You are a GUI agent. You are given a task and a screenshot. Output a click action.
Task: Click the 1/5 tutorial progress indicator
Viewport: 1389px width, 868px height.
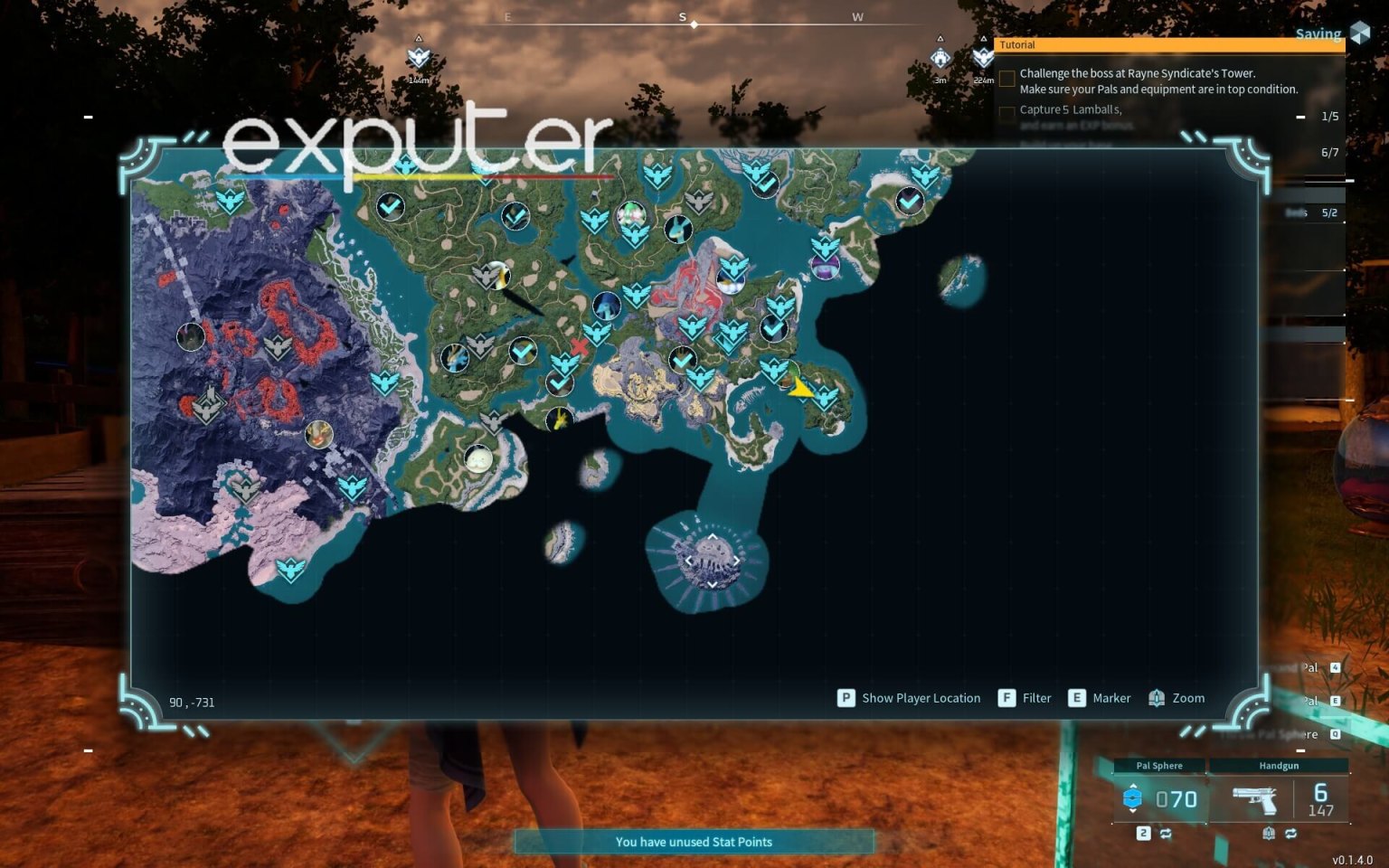1329,116
